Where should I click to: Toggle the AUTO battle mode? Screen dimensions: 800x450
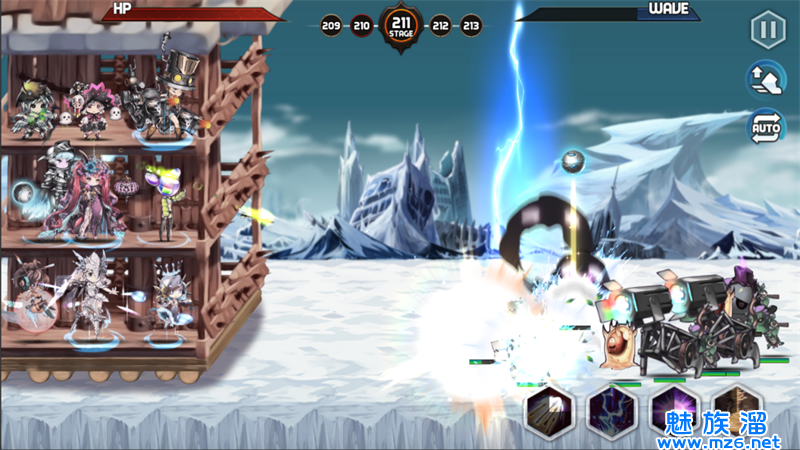point(767,126)
